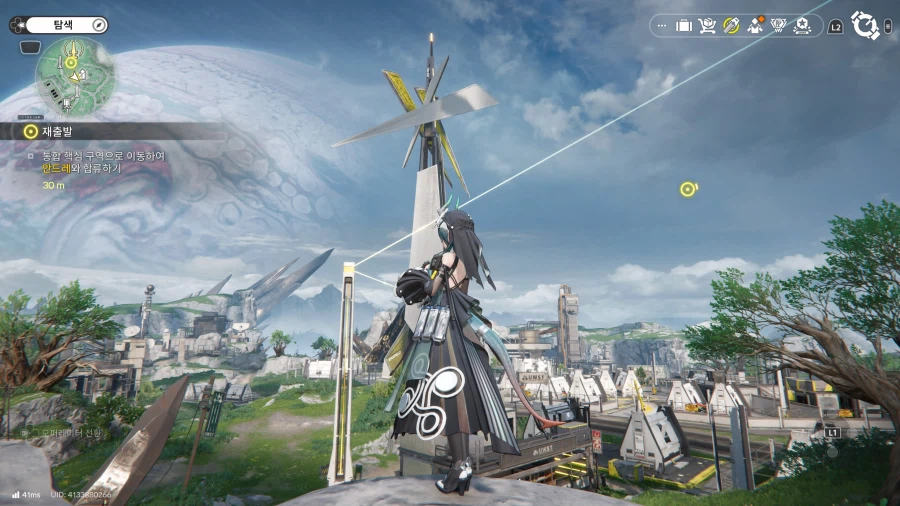
Task: Open the large ring main menu icon
Action: (863, 24)
